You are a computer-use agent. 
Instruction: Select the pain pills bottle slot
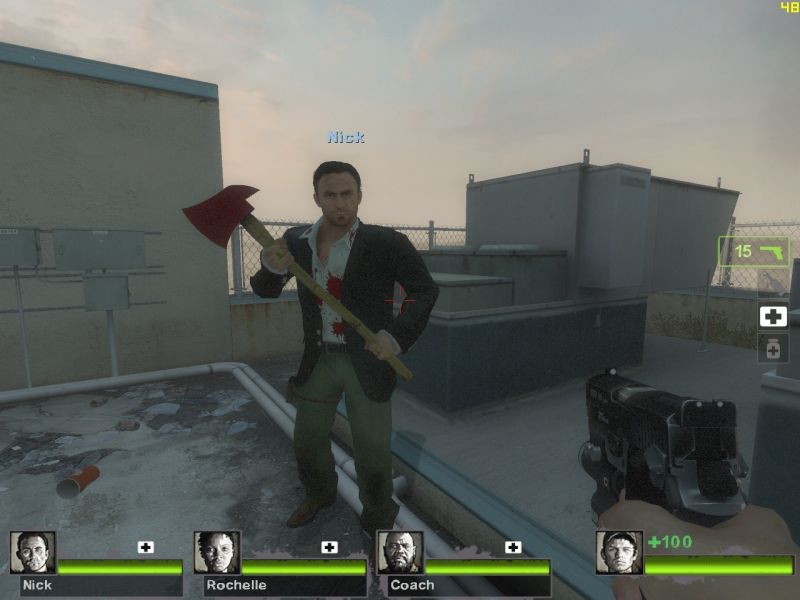coord(773,348)
